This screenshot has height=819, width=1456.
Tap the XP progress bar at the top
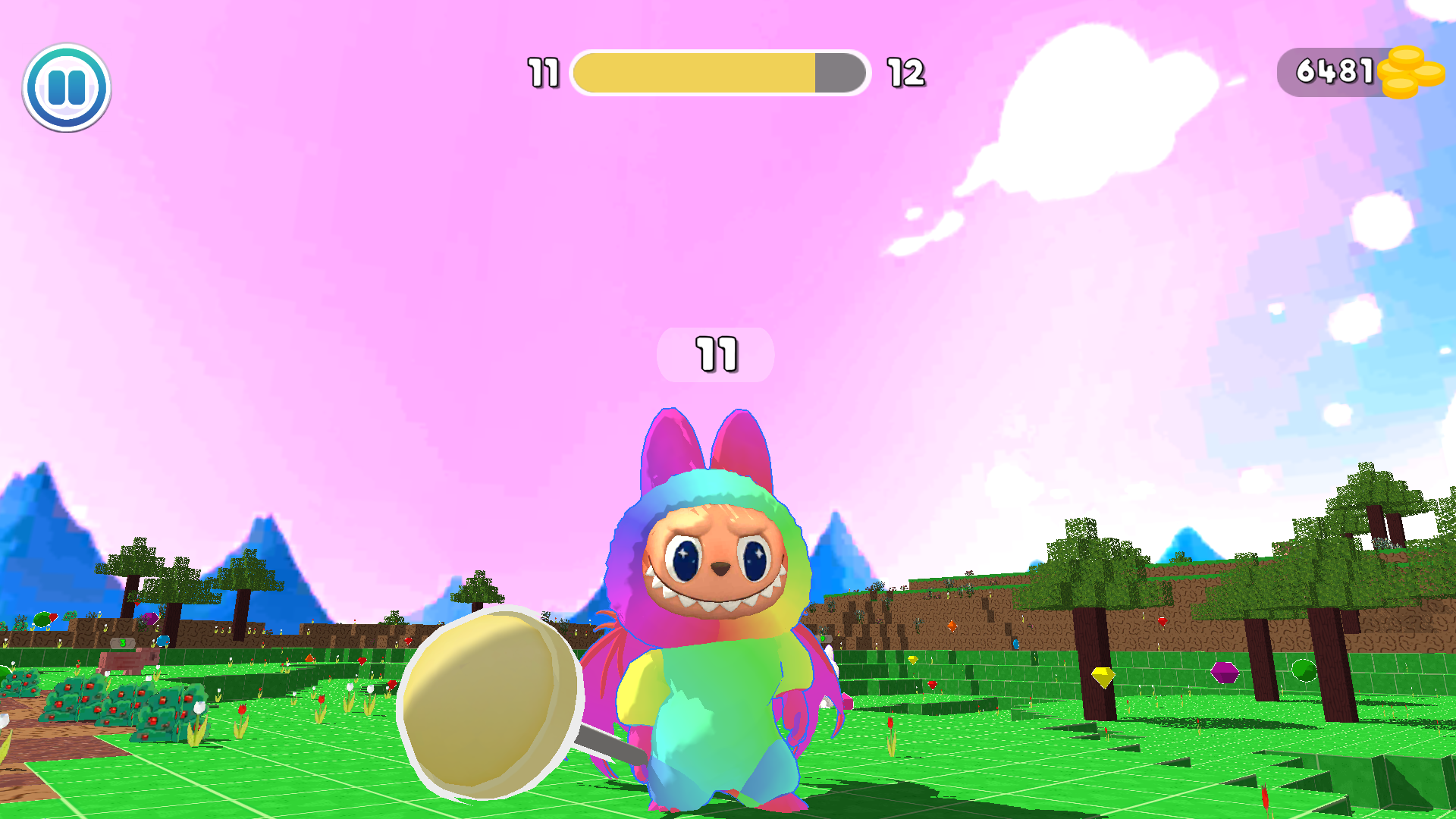[x=720, y=73]
